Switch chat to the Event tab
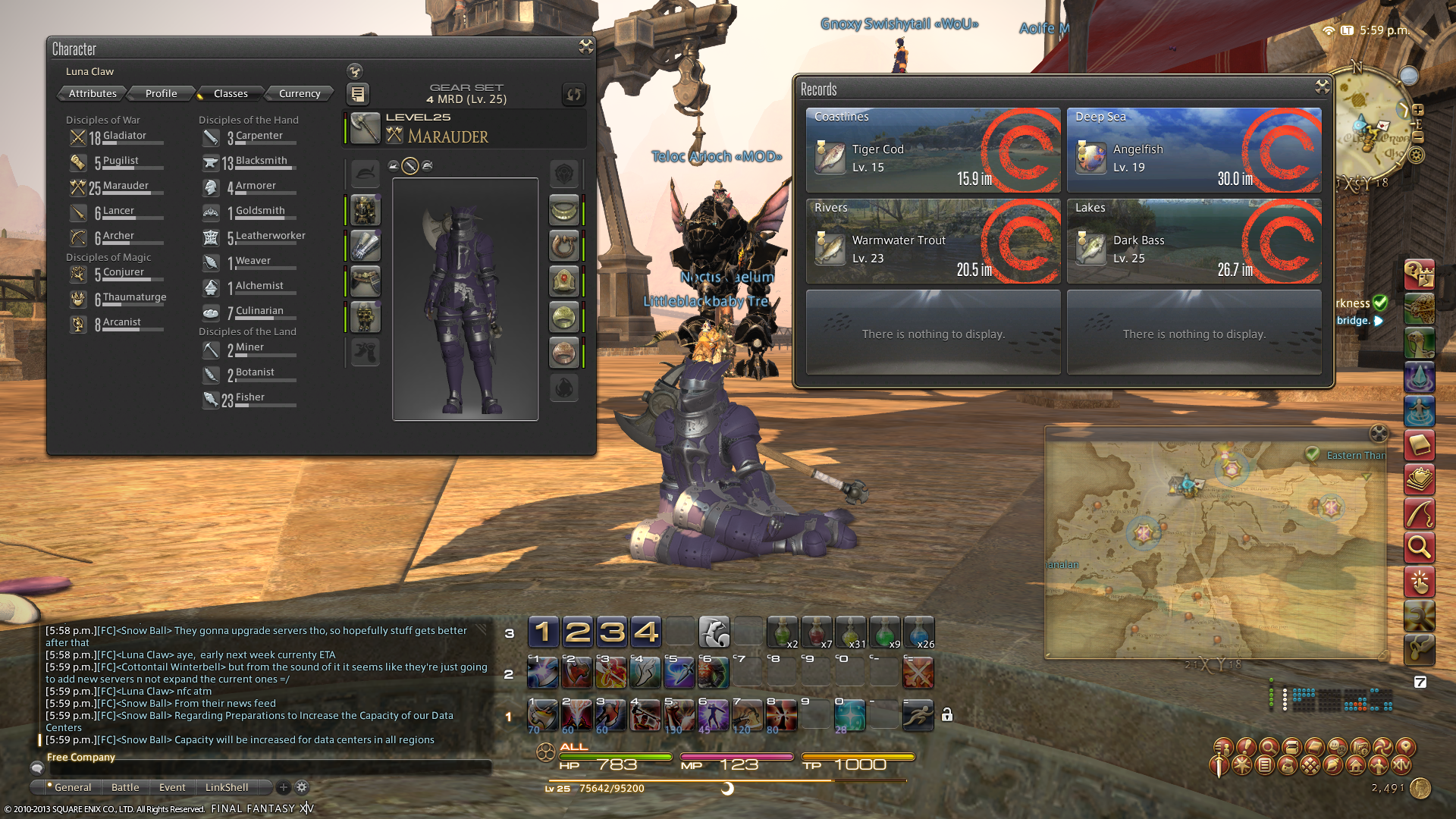The image size is (1456, 819). [x=172, y=787]
